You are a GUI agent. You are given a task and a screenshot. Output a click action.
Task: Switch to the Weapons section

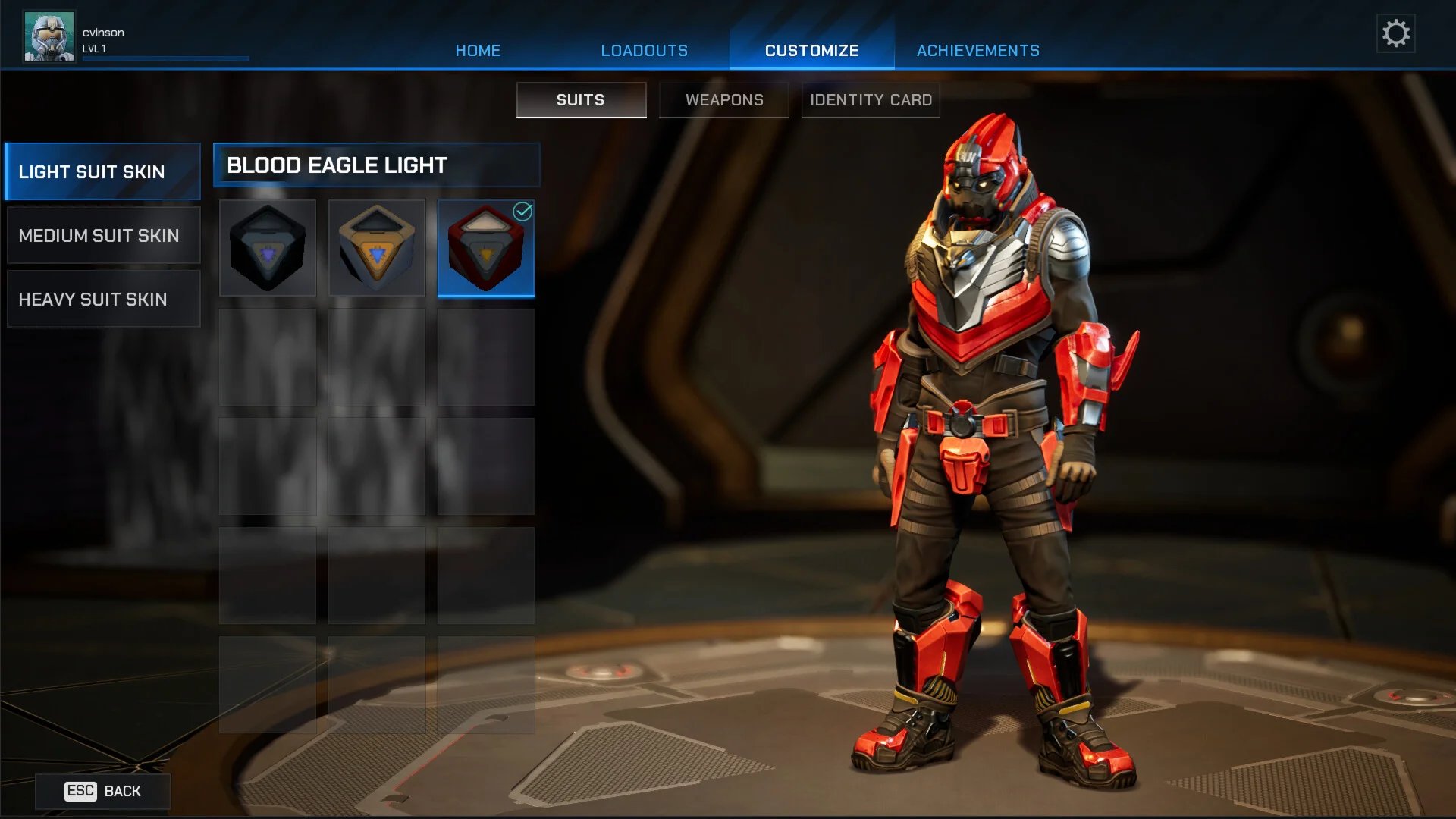click(724, 100)
